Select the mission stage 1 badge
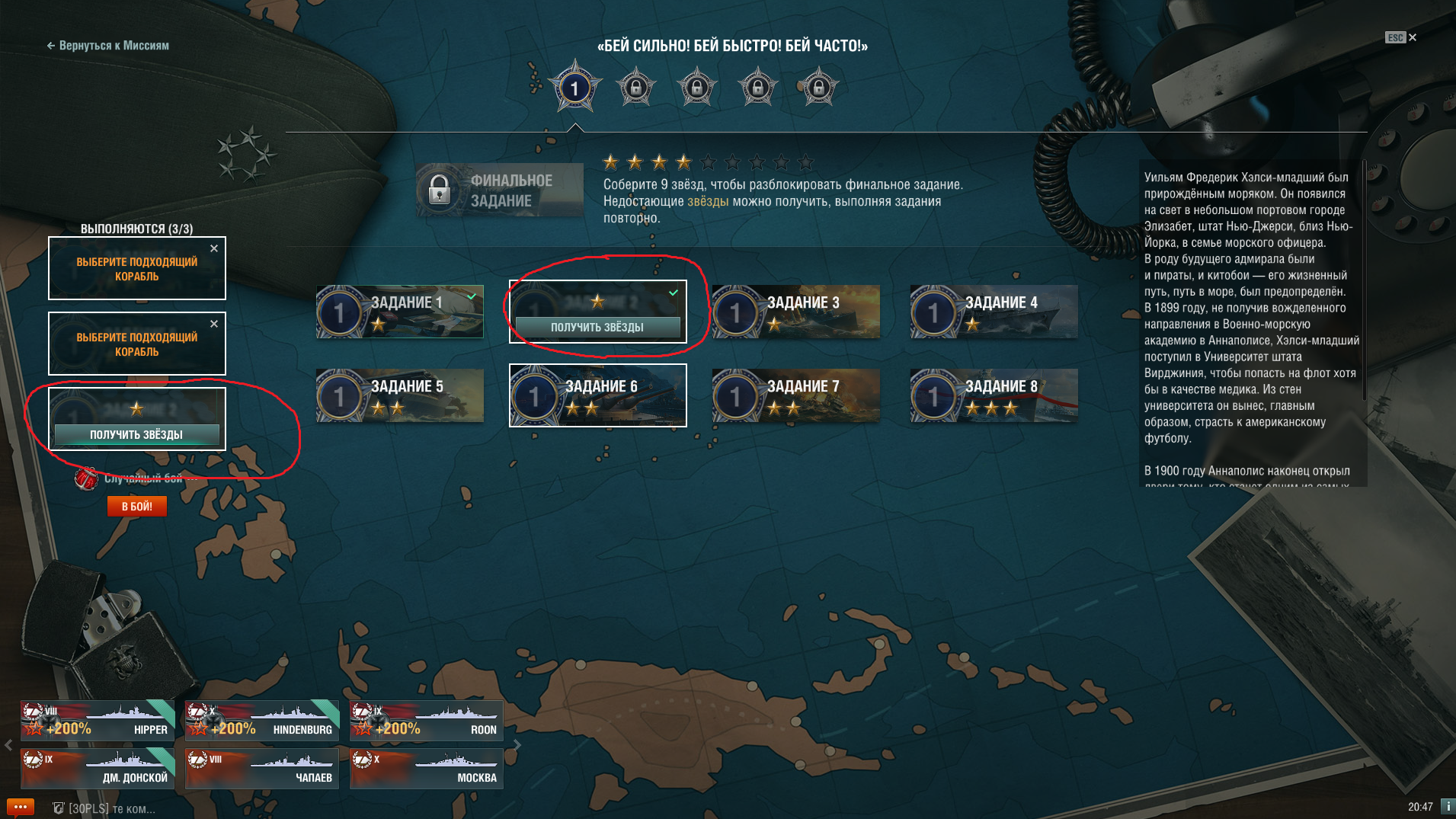The width and height of the screenshot is (1456, 819). pyautogui.click(x=575, y=88)
